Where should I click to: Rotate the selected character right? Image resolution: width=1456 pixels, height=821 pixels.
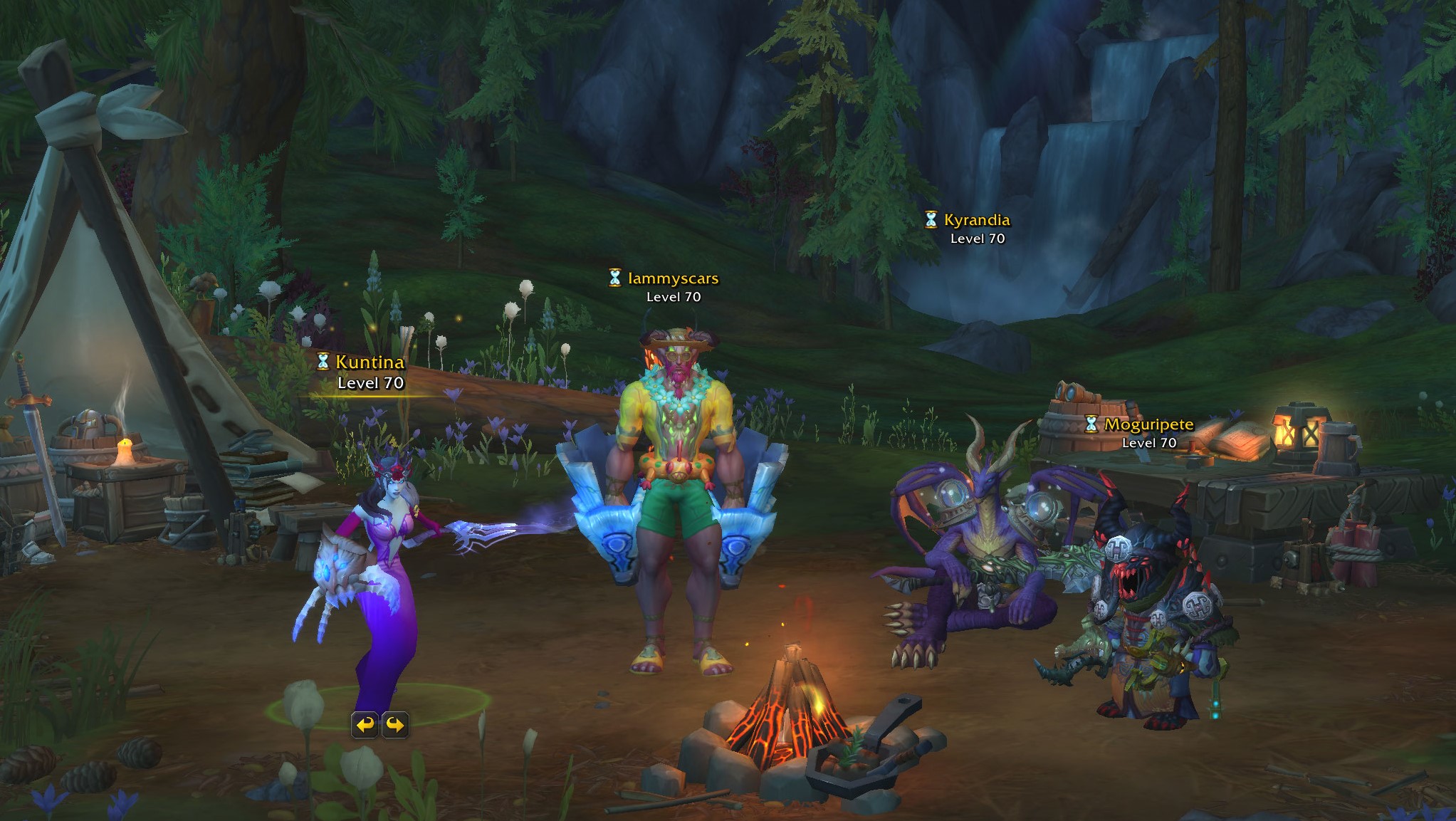click(396, 725)
